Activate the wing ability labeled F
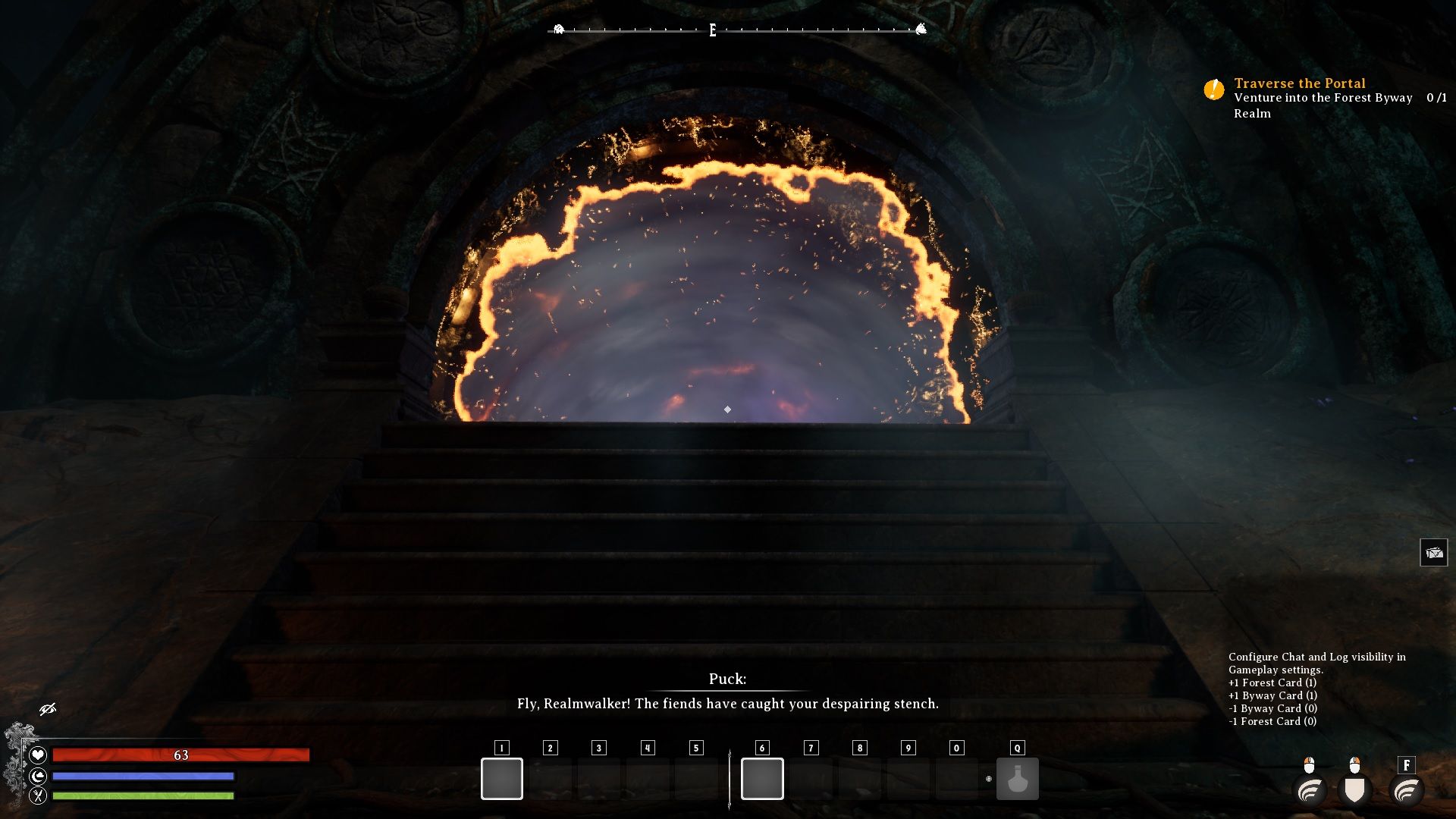This screenshot has width=1456, height=819. (x=1407, y=790)
